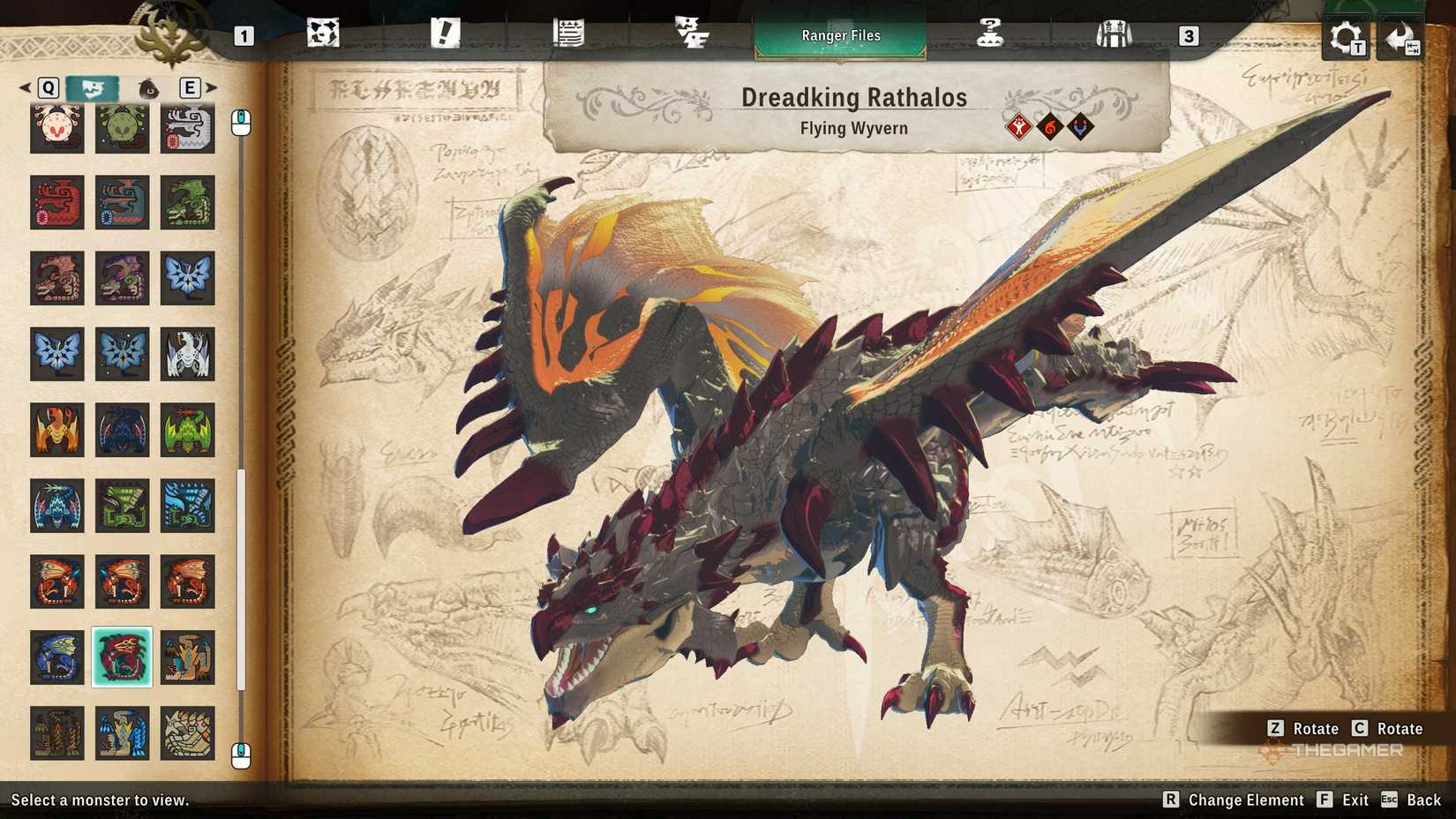Switch to the egg pouch category tab
The image size is (1456, 819).
point(147,88)
